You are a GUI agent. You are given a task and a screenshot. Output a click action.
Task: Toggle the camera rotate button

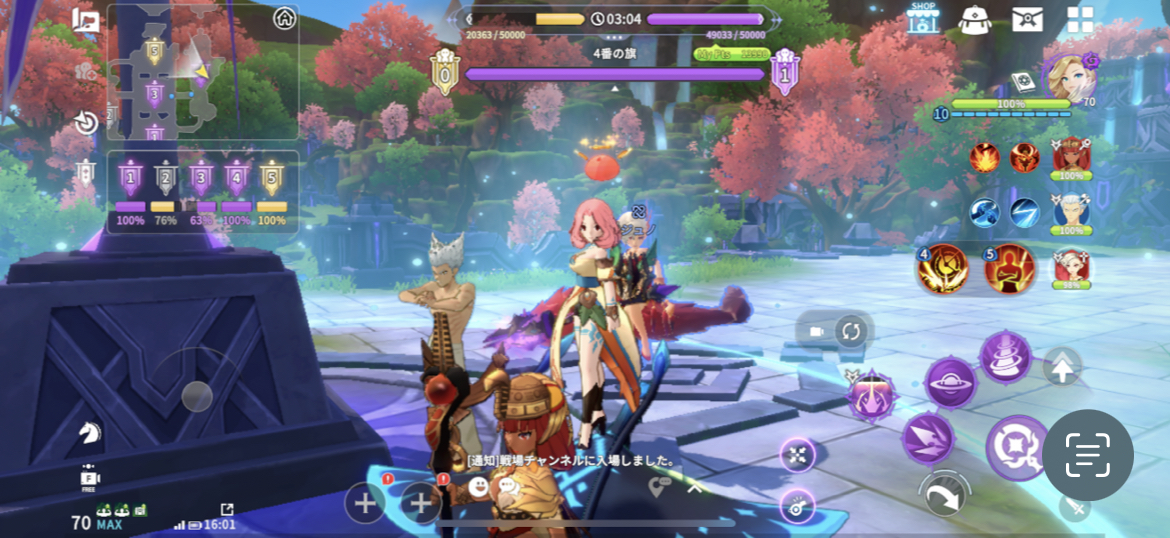[x=849, y=331]
